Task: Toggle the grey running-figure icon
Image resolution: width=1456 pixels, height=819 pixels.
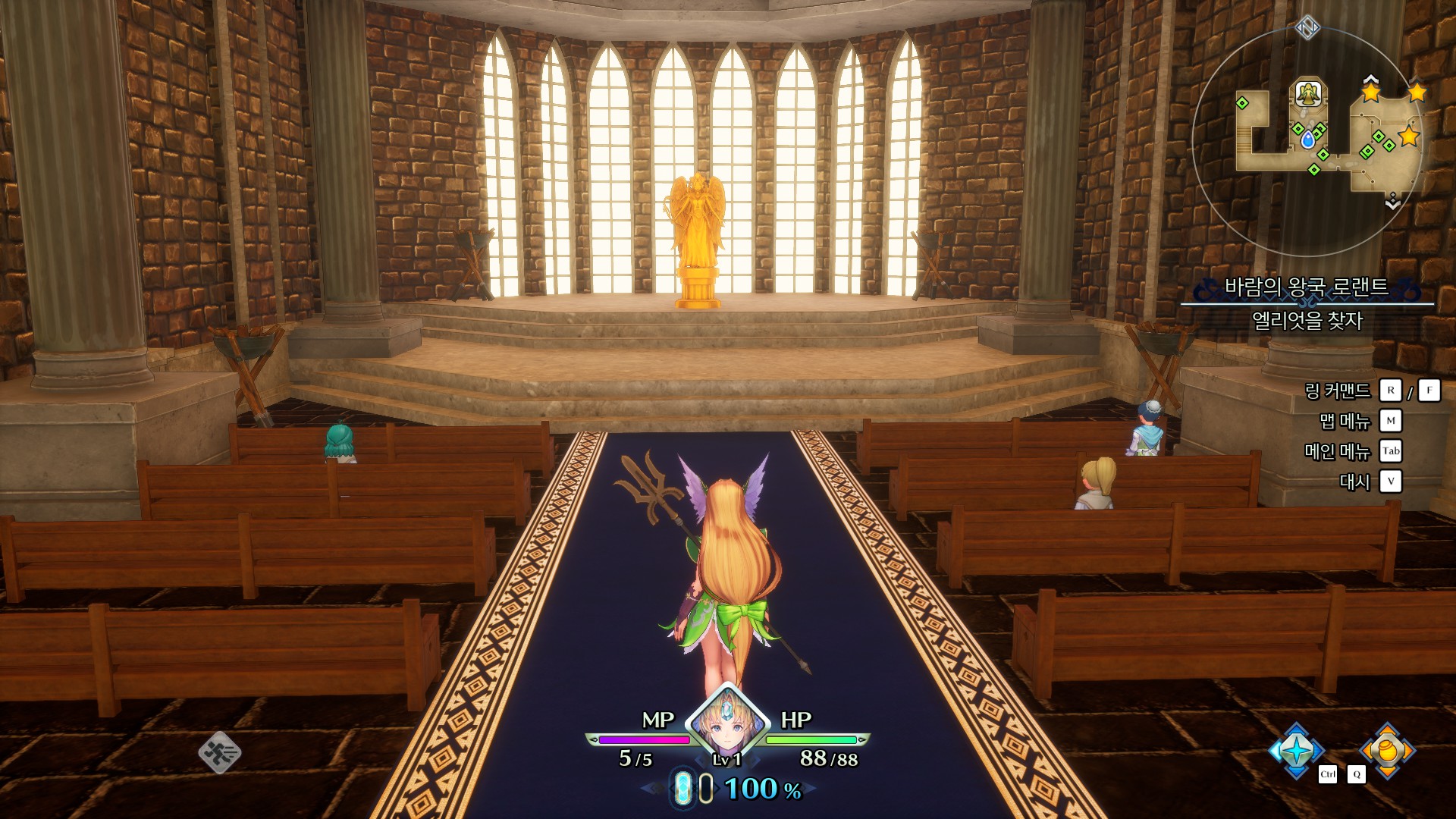Action: [x=219, y=752]
